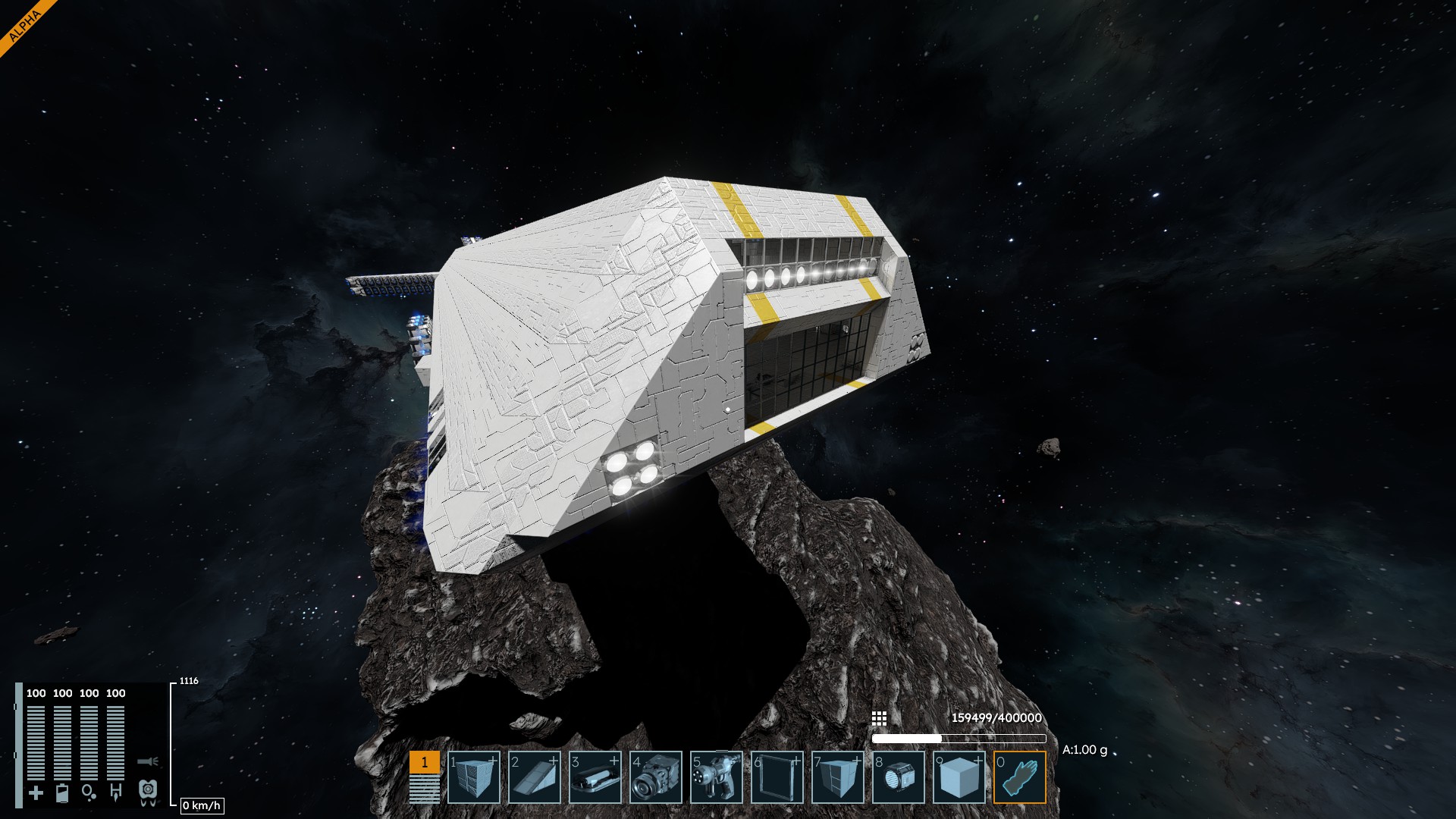Switch to the empty hand glove slot
This screenshot has width=1456, height=819.
pos(1020,777)
